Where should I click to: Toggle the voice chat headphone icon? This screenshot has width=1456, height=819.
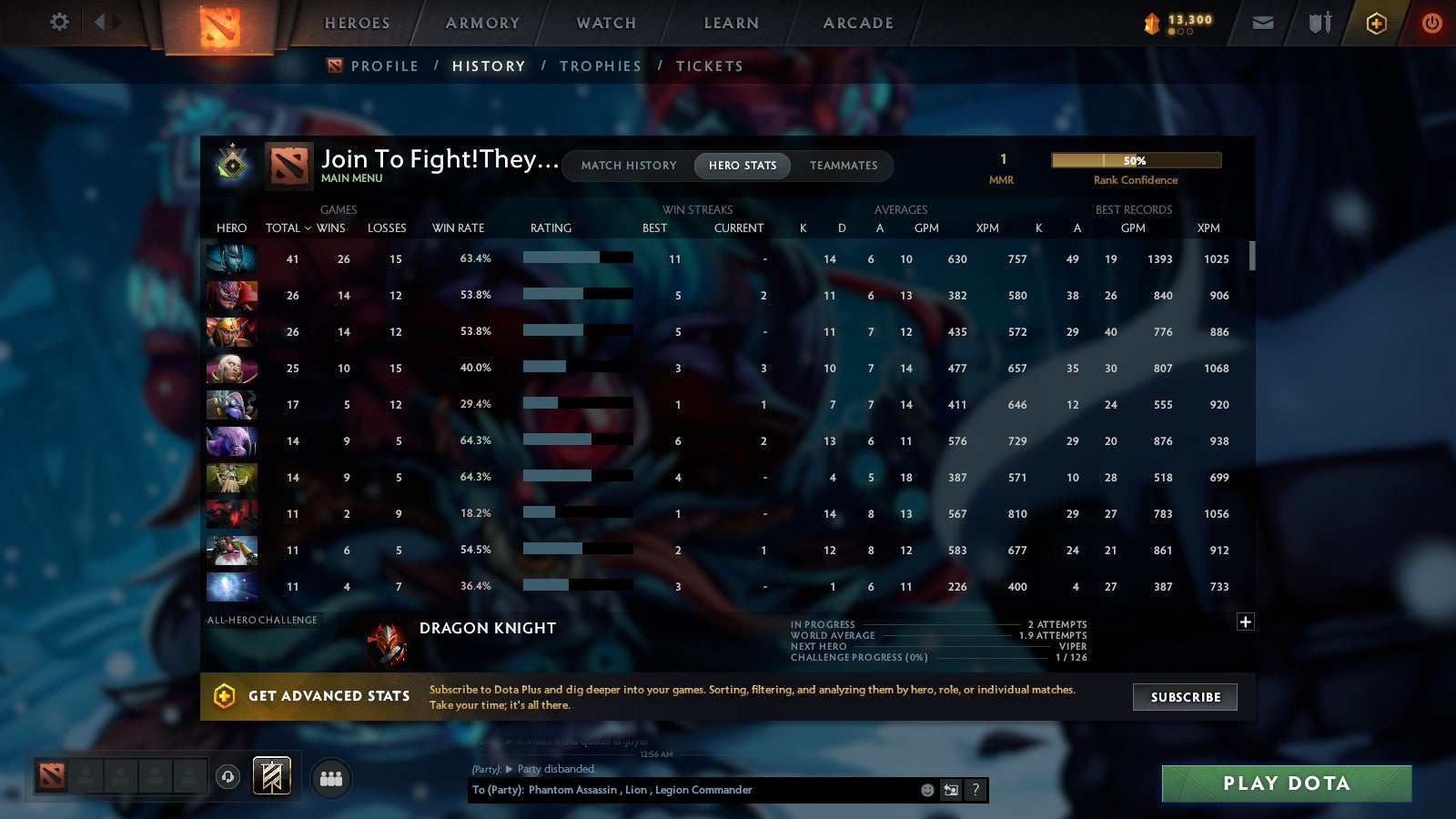click(227, 778)
